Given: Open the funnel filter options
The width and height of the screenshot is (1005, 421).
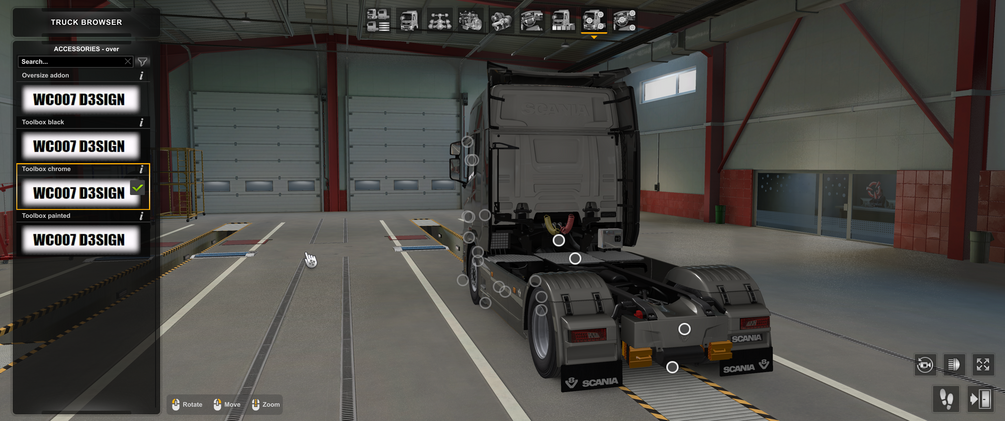Looking at the screenshot, I should pyautogui.click(x=142, y=62).
